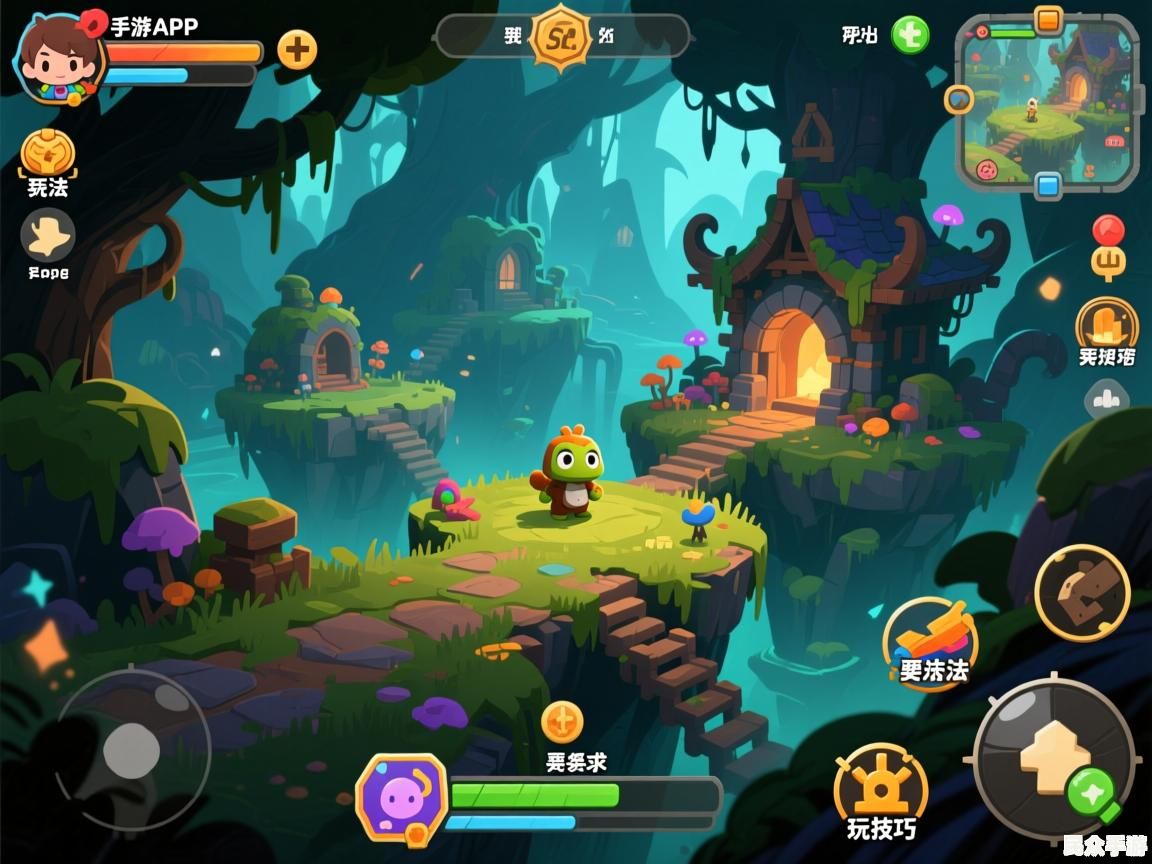This screenshot has width=1152, height=864.
Task: Tap the orange plus button beside health bar
Action: (297, 48)
